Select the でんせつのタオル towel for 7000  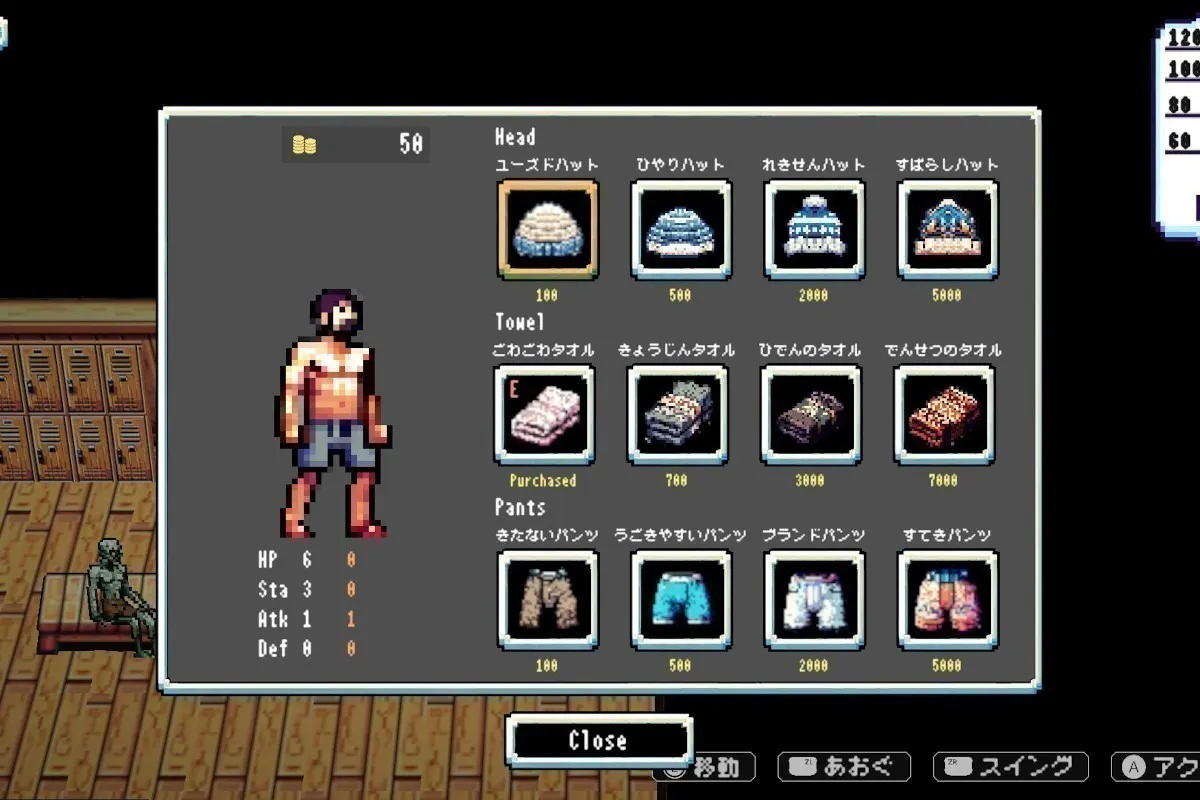click(x=944, y=415)
